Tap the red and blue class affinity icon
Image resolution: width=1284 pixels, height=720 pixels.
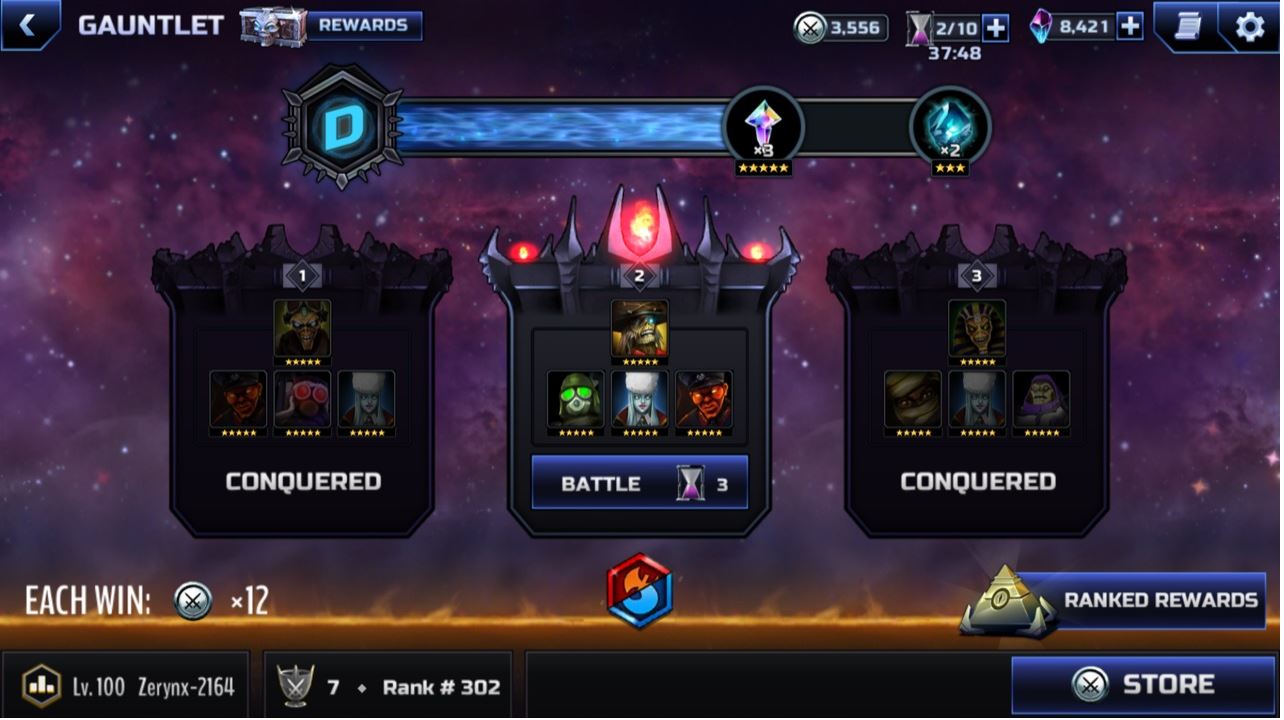(639, 591)
